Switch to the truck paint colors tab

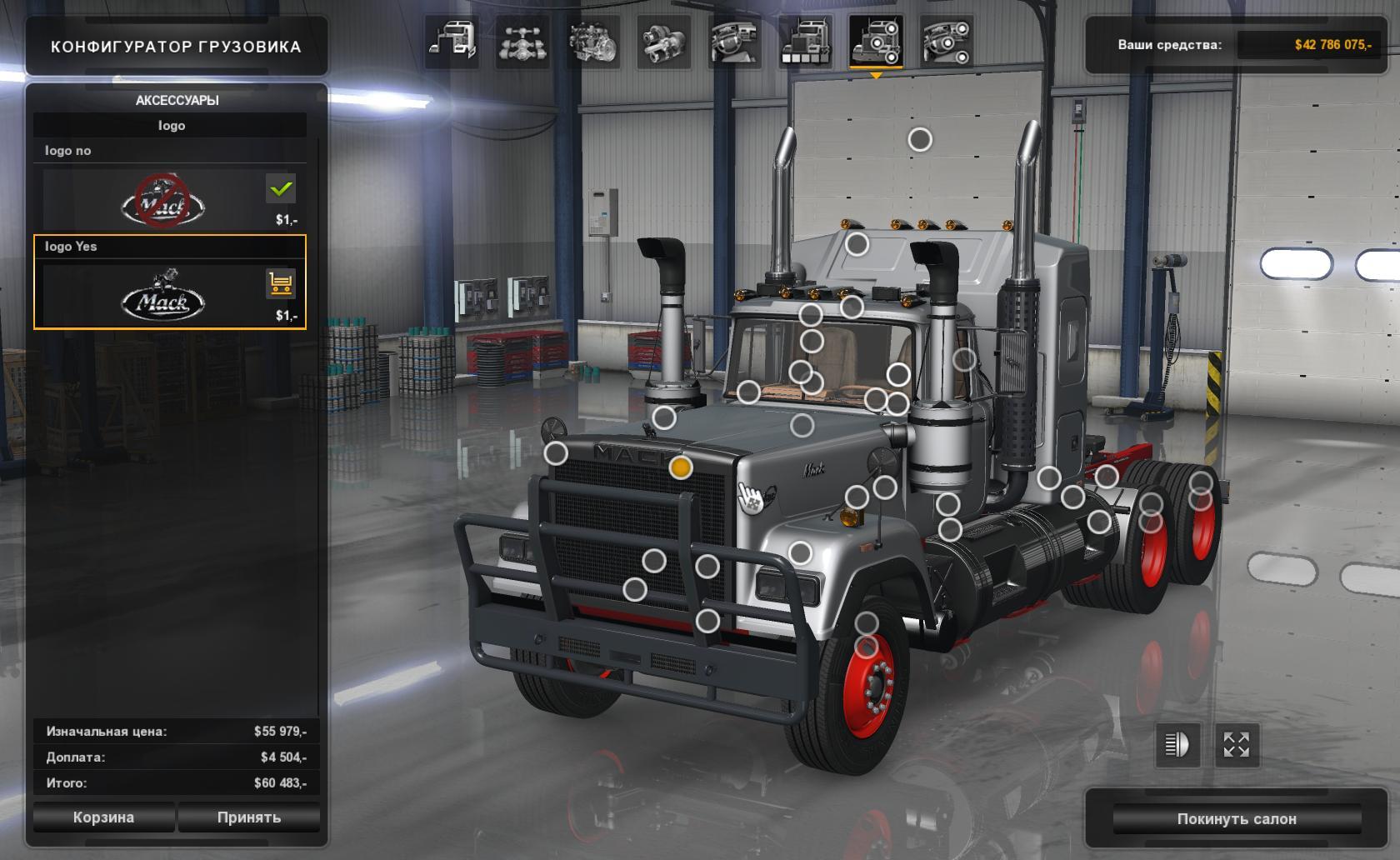click(x=805, y=42)
